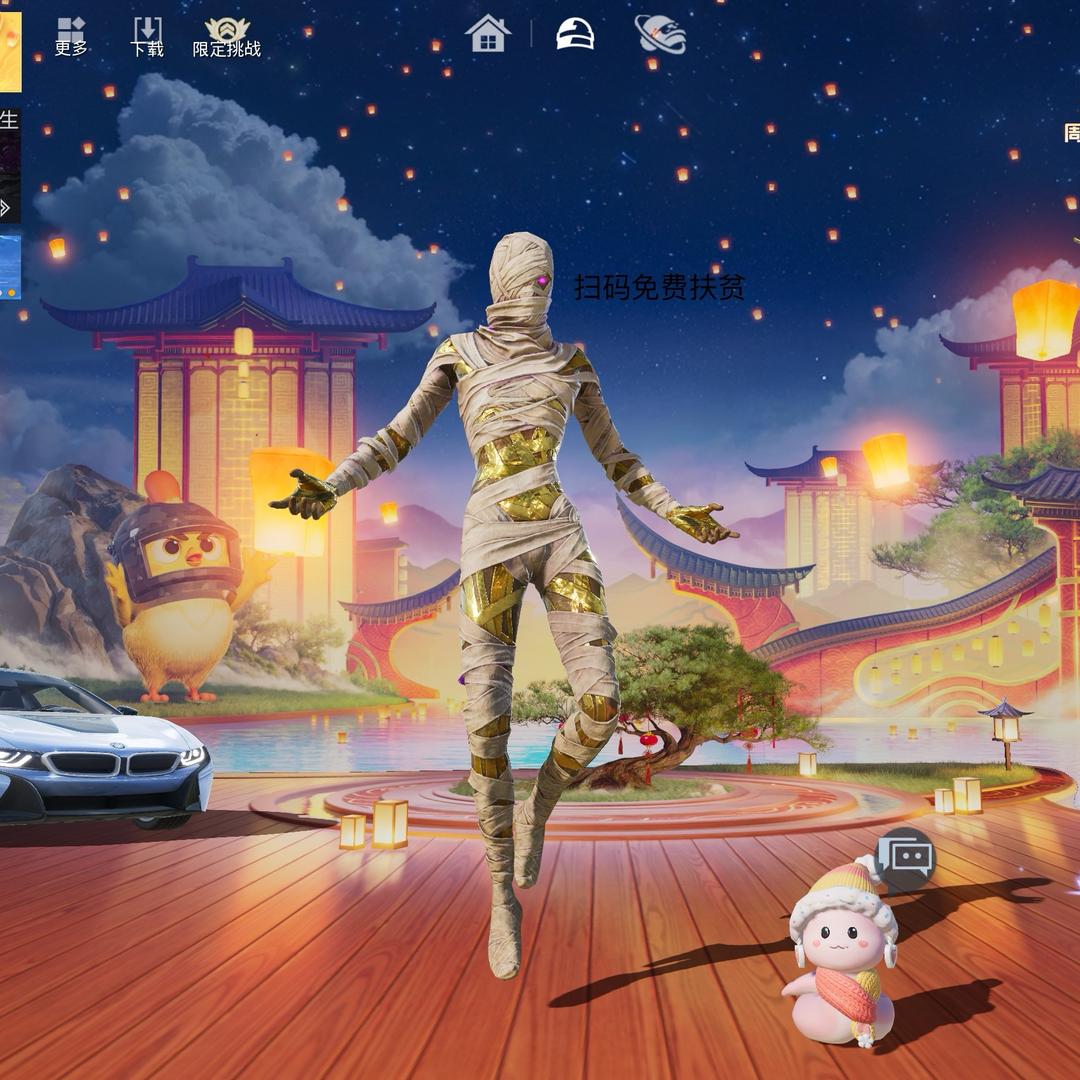Expand the left panel with double-arrow
Image resolution: width=1080 pixels, height=1080 pixels.
tap(8, 207)
